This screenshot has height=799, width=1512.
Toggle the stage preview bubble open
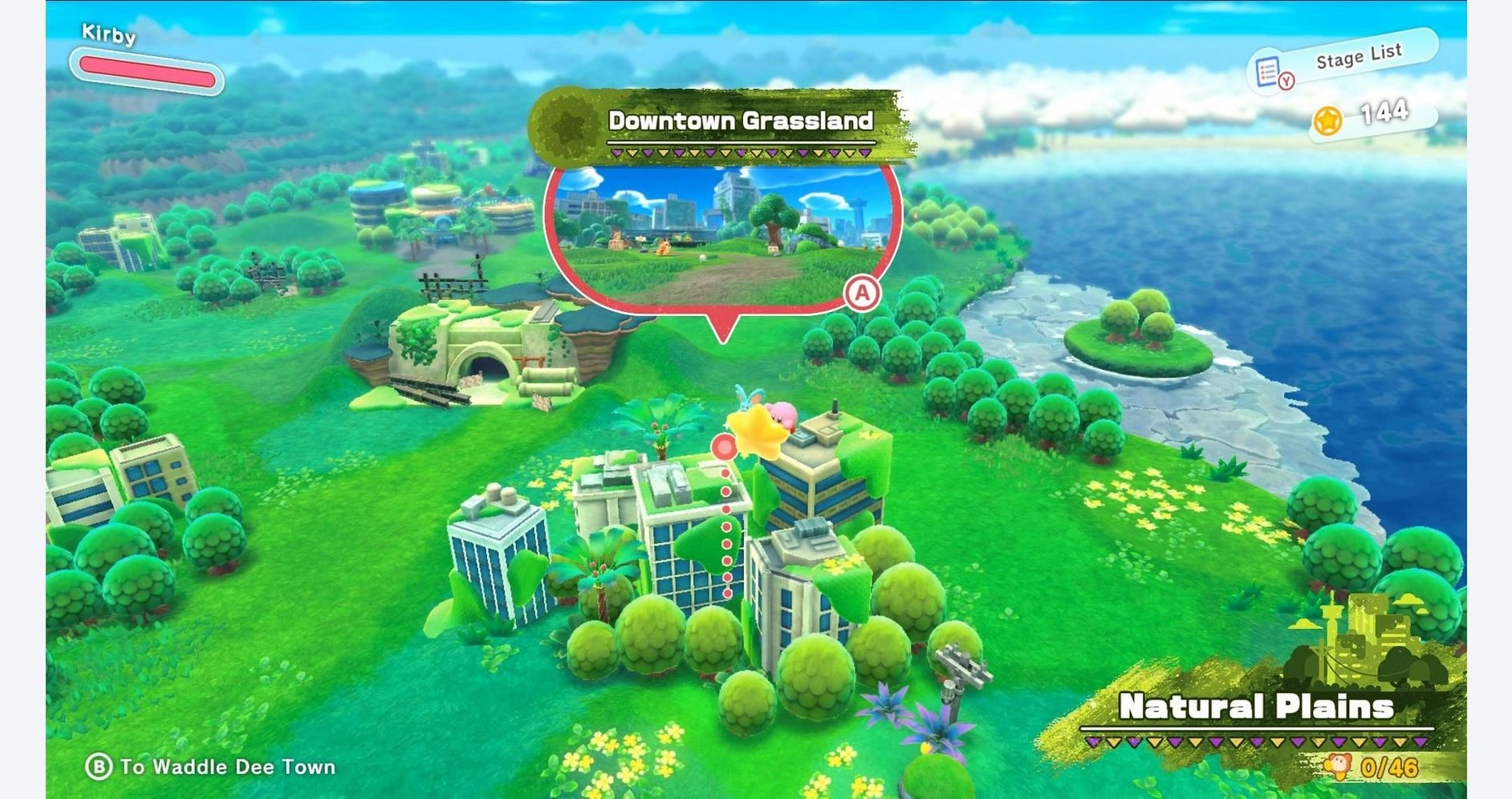click(x=722, y=233)
